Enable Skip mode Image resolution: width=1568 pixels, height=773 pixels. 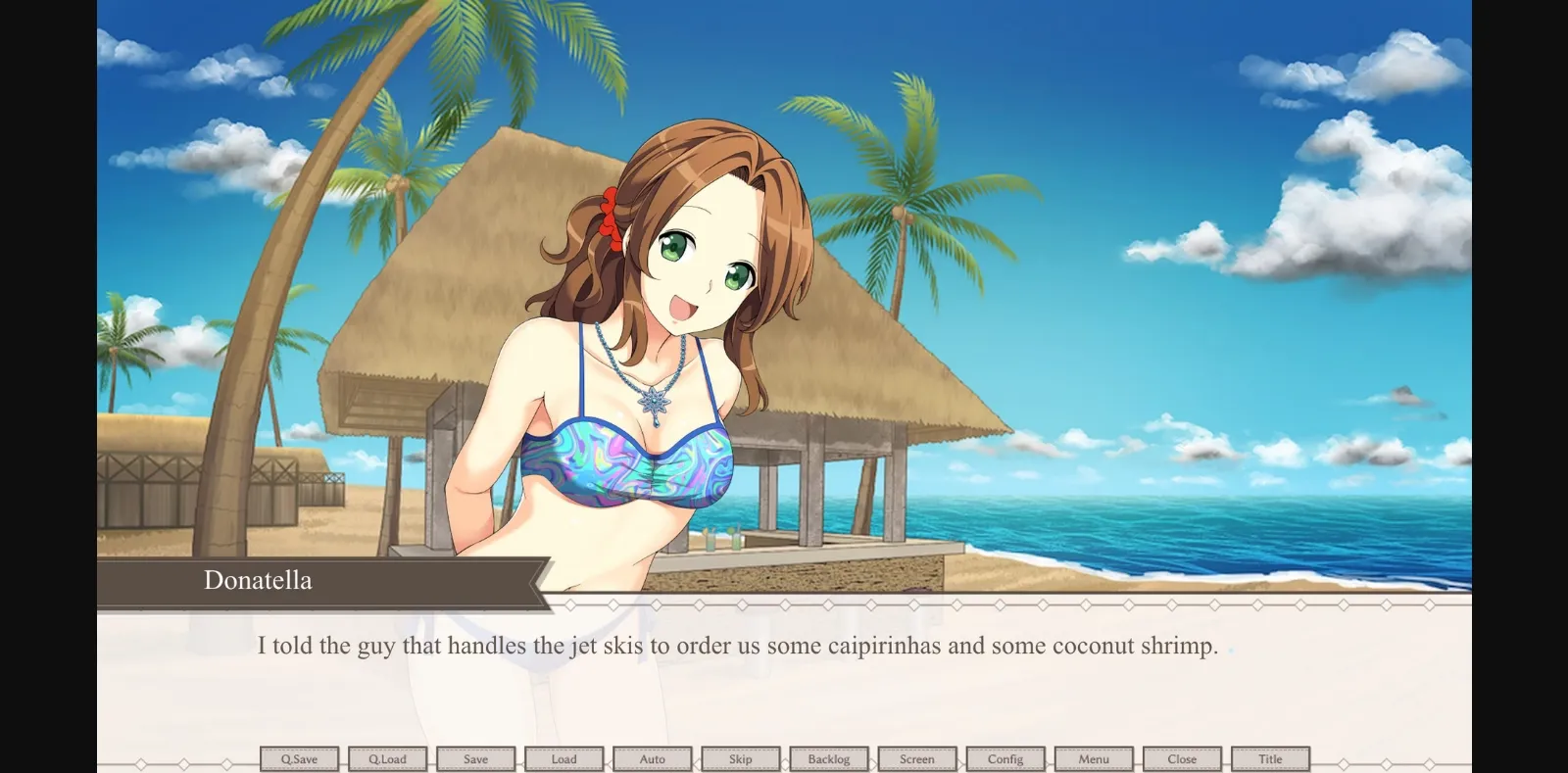[740, 758]
